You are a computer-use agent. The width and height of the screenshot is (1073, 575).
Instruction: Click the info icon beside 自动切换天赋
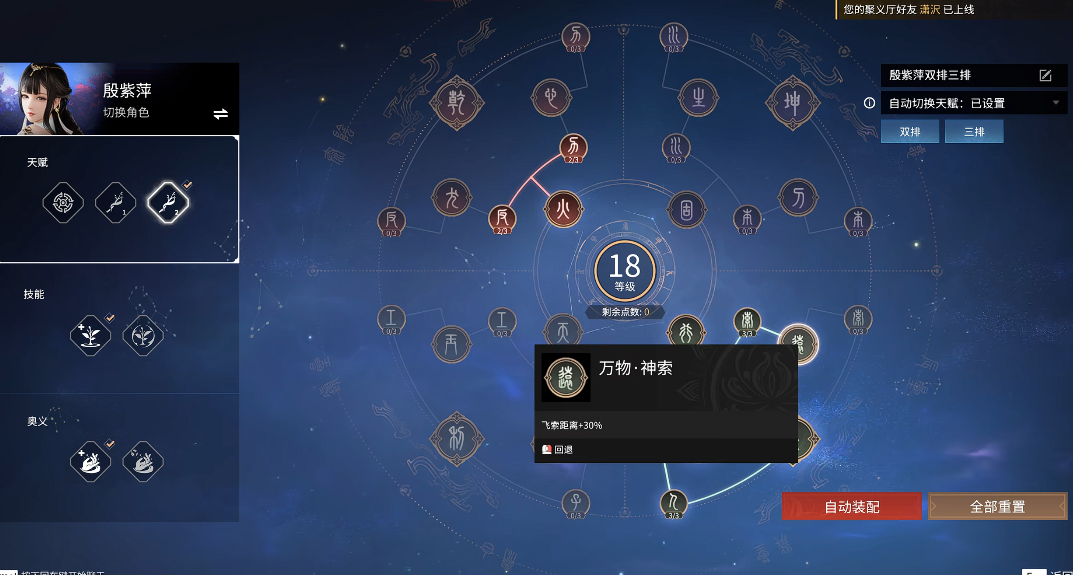(x=869, y=103)
